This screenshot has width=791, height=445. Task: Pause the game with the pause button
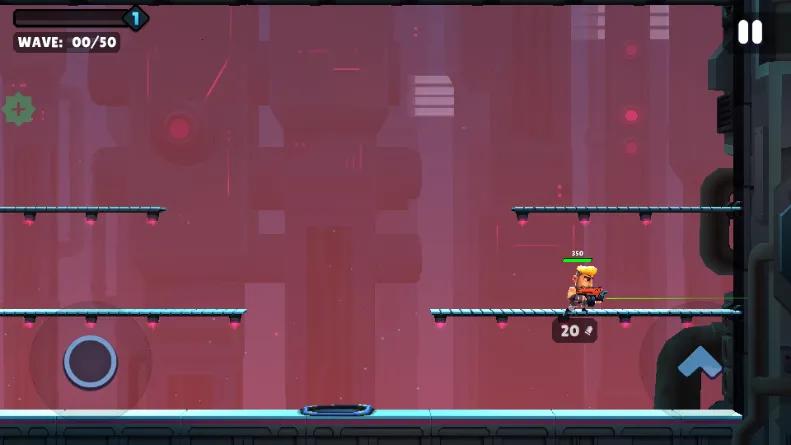[x=749, y=32]
